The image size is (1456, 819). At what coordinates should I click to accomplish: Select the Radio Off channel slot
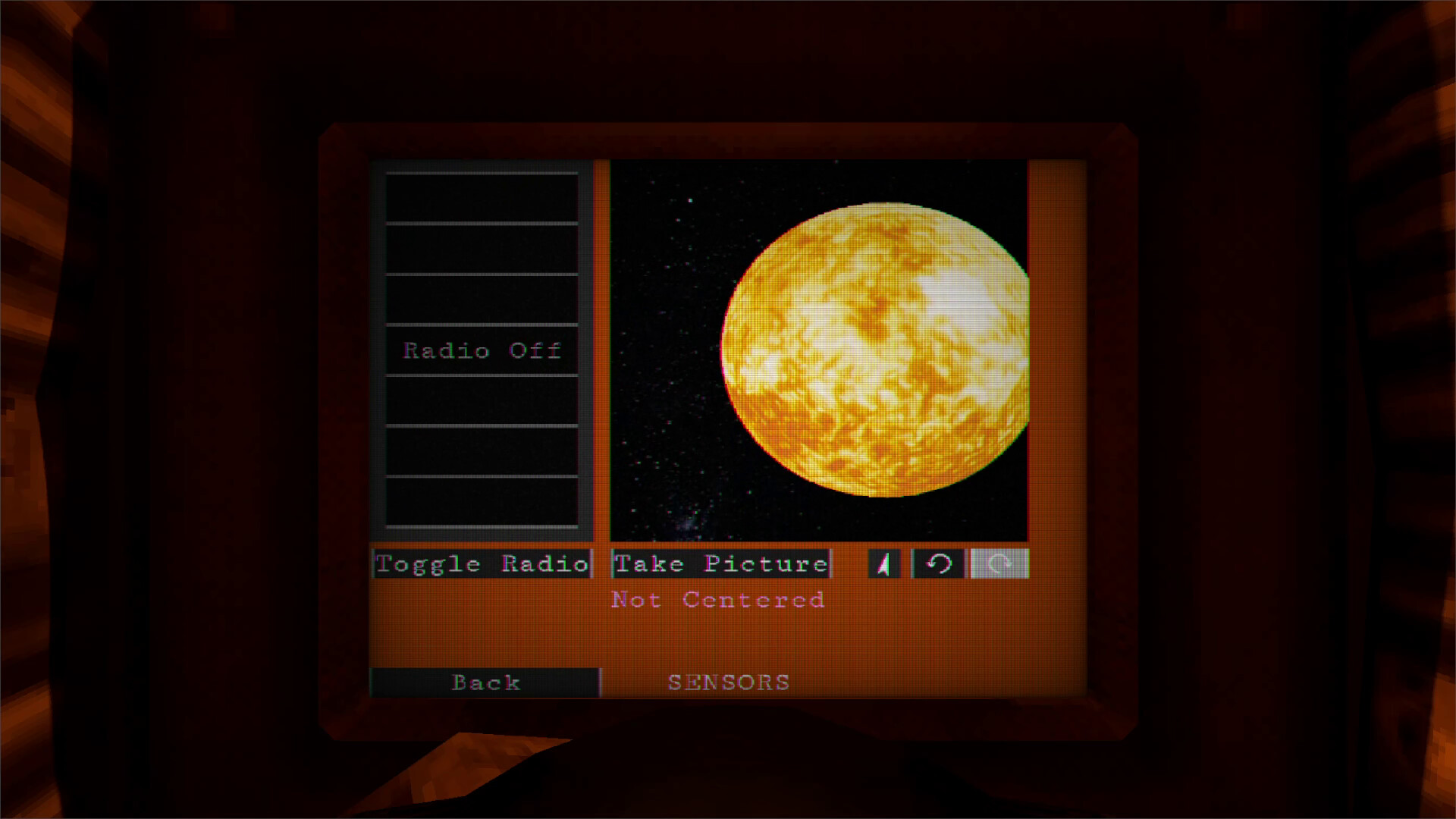pyautogui.click(x=482, y=350)
